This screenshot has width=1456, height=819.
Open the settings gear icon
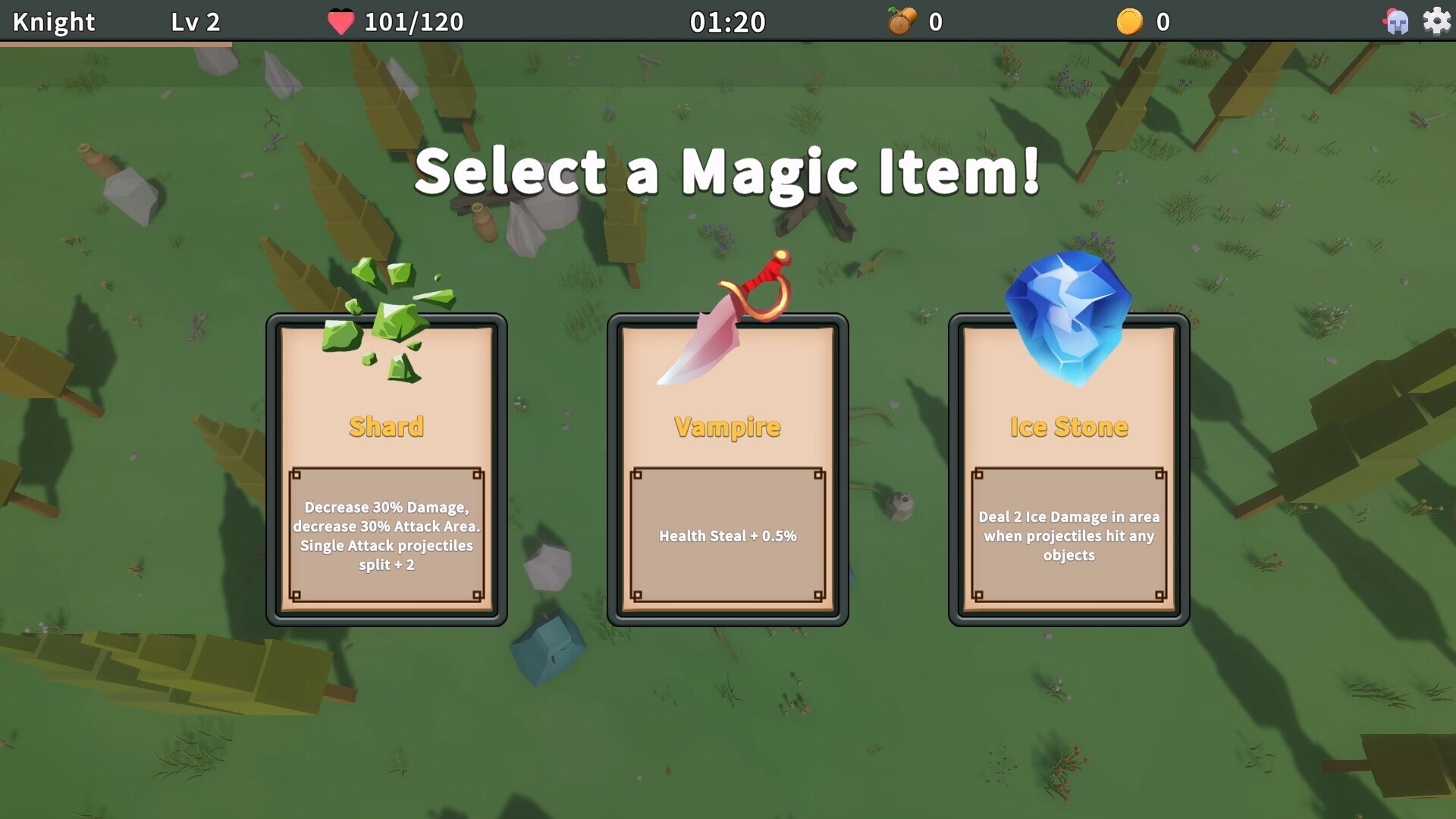click(1436, 21)
